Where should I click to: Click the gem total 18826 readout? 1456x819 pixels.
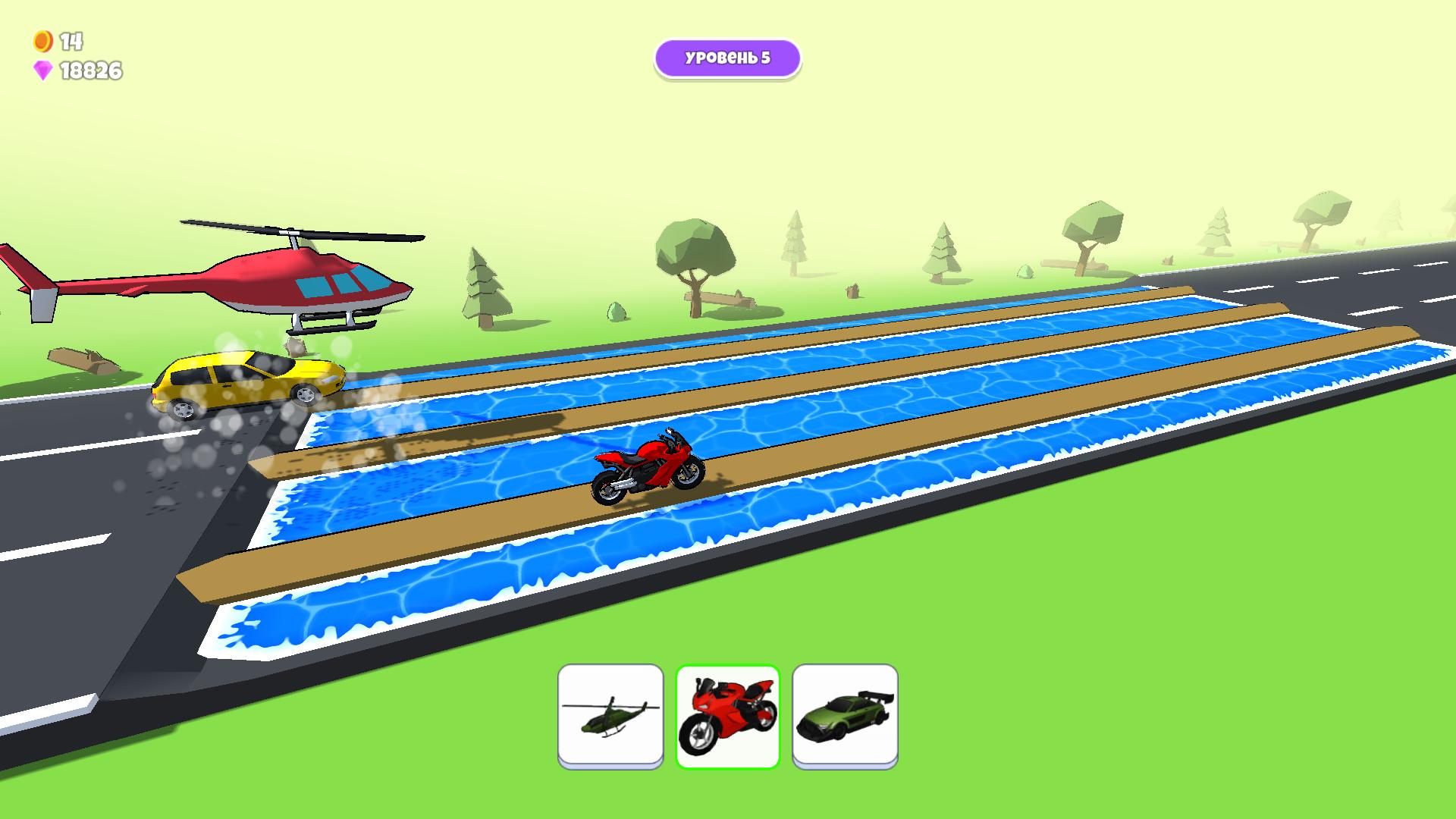[89, 71]
